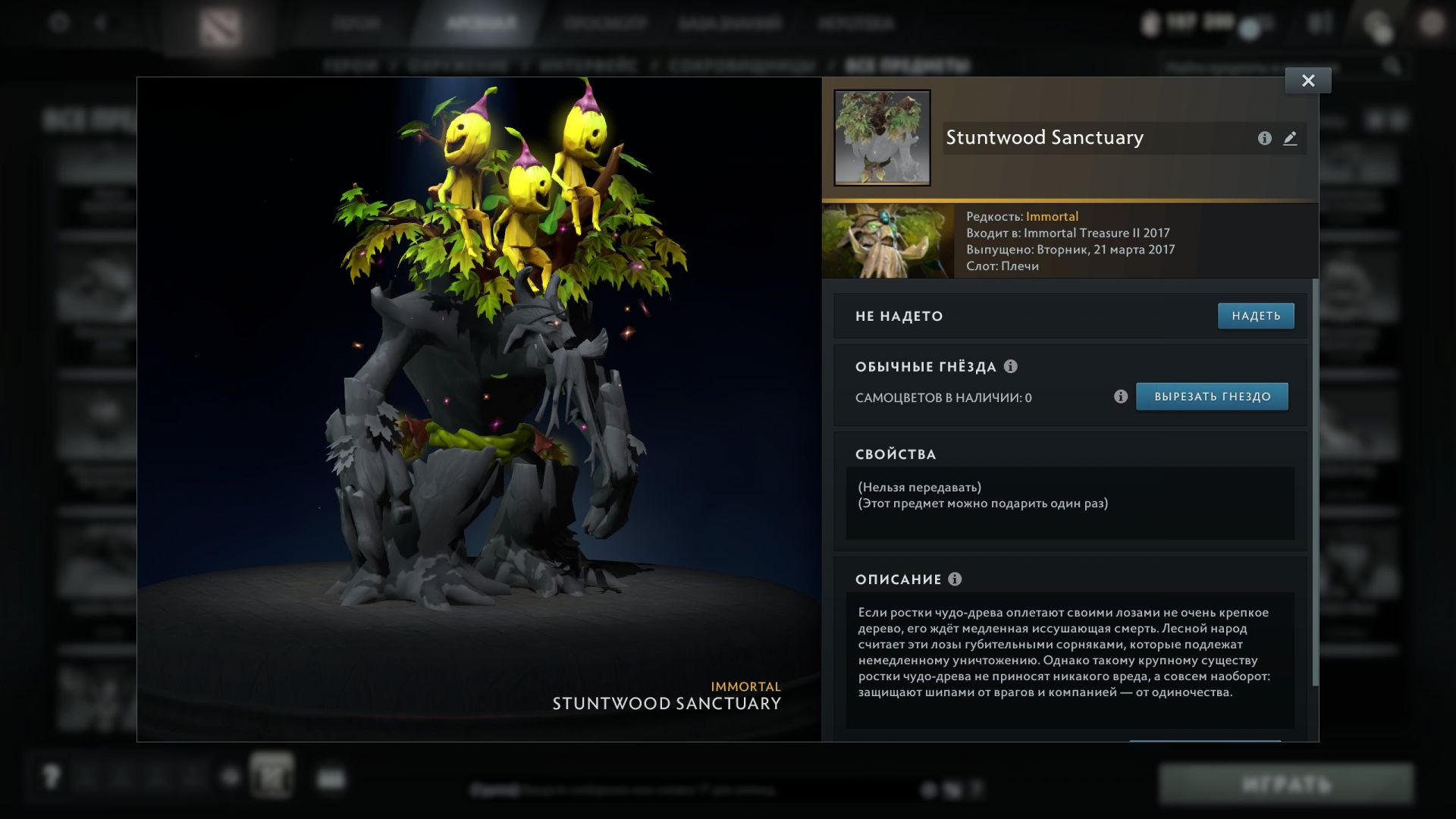Image resolution: width=1456 pixels, height=819 pixels.
Task: Open item info icon beside the name
Action: [x=1264, y=138]
